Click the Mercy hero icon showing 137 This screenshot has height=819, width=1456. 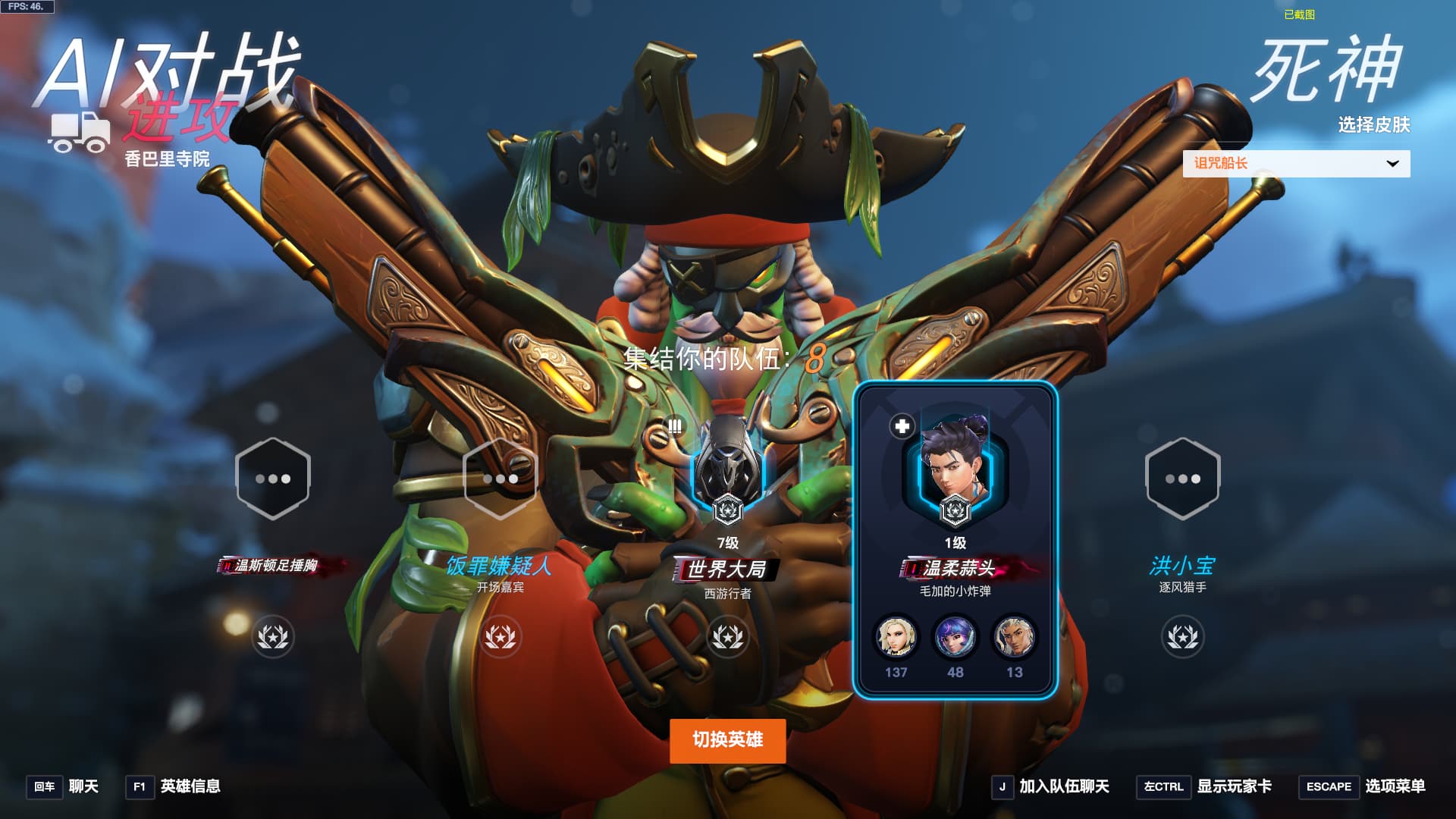coord(896,637)
